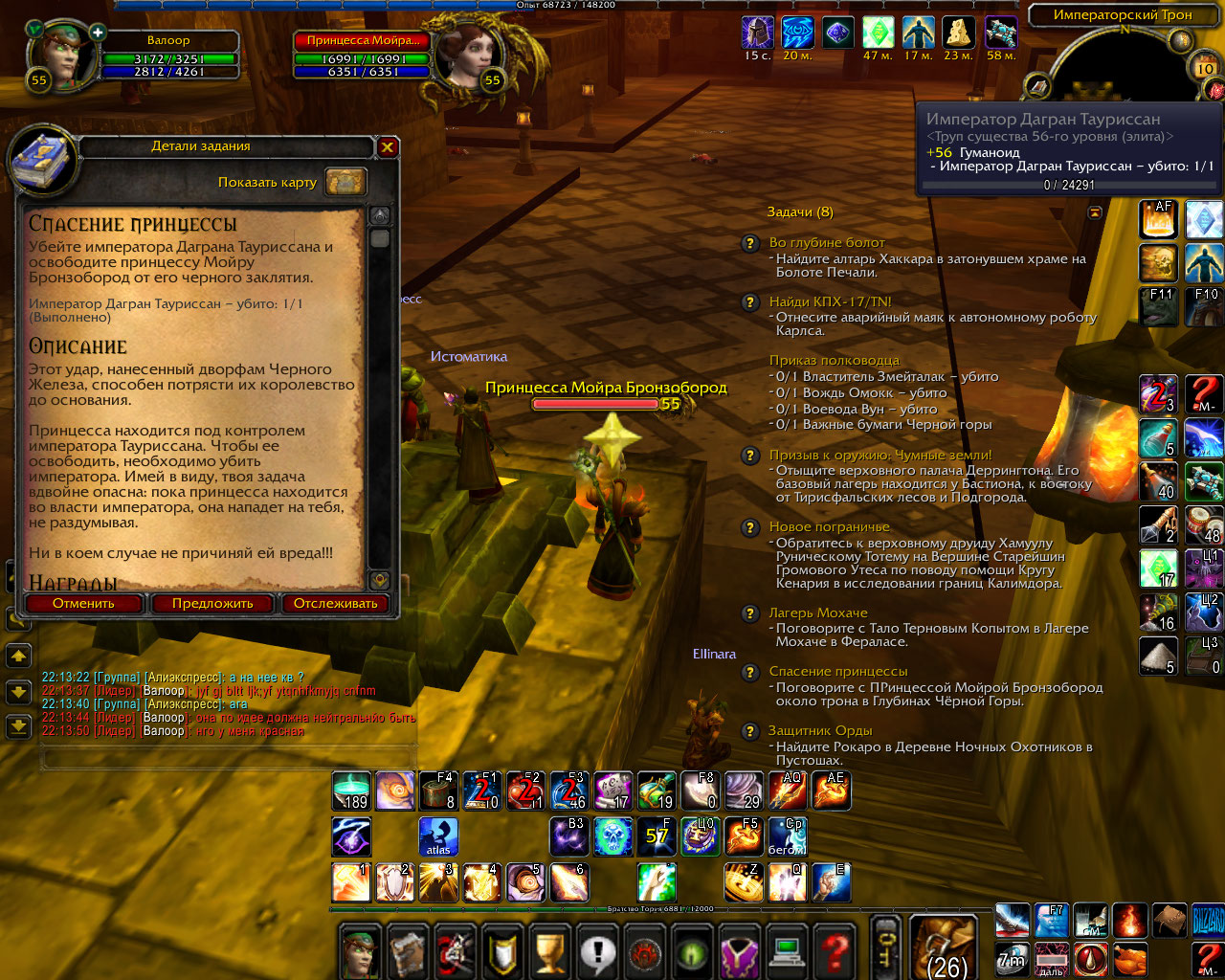Select the Спасение принцессы quest in tracker
1225x980 pixels.
(x=838, y=672)
